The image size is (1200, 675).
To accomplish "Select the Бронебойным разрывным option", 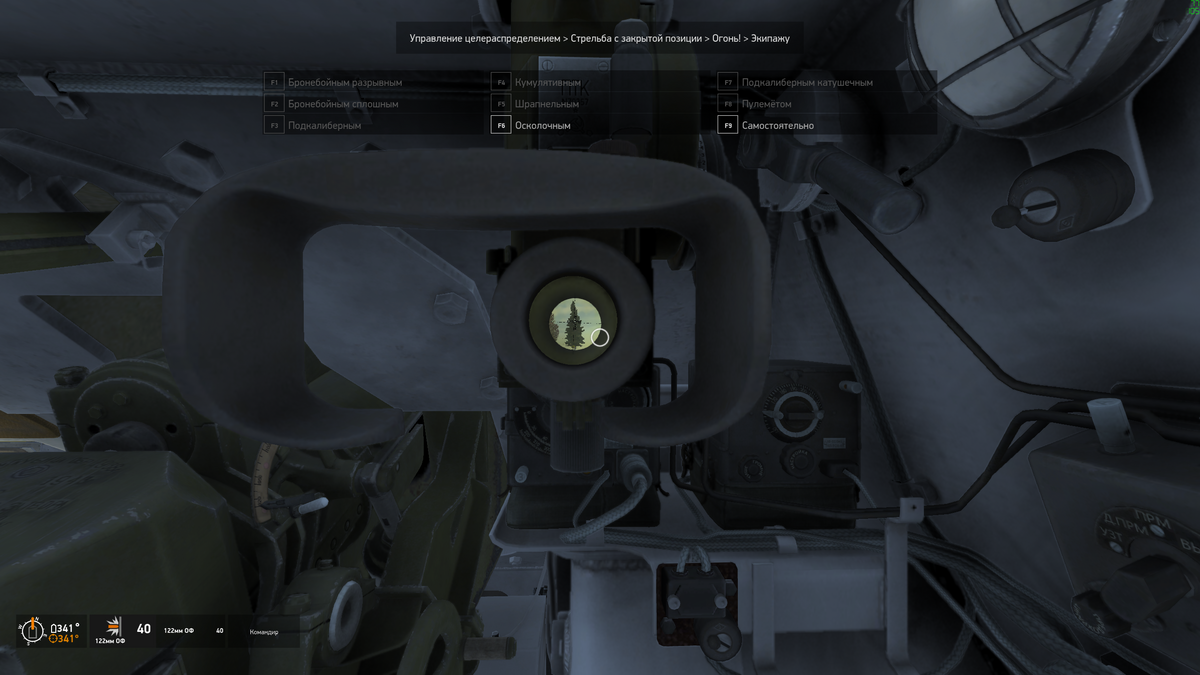I will point(344,82).
